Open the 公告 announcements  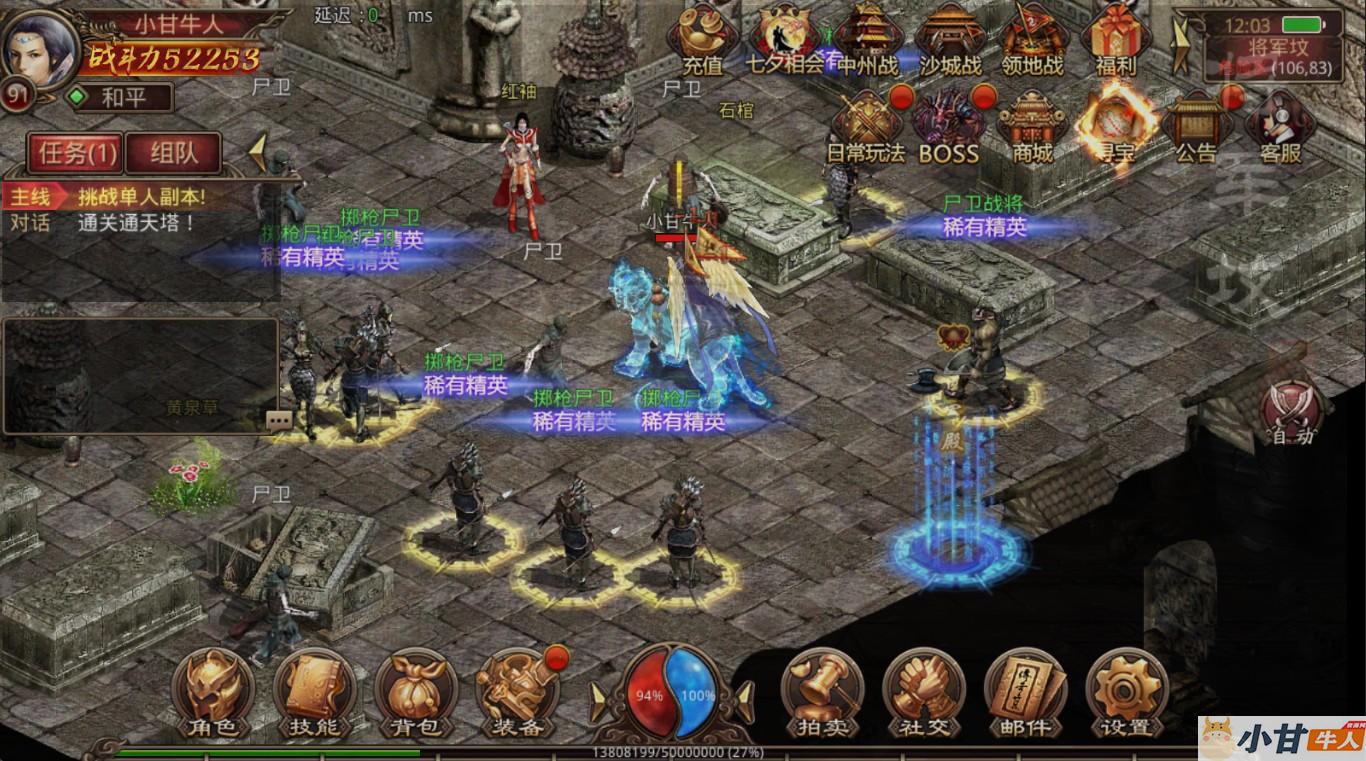tap(1196, 127)
